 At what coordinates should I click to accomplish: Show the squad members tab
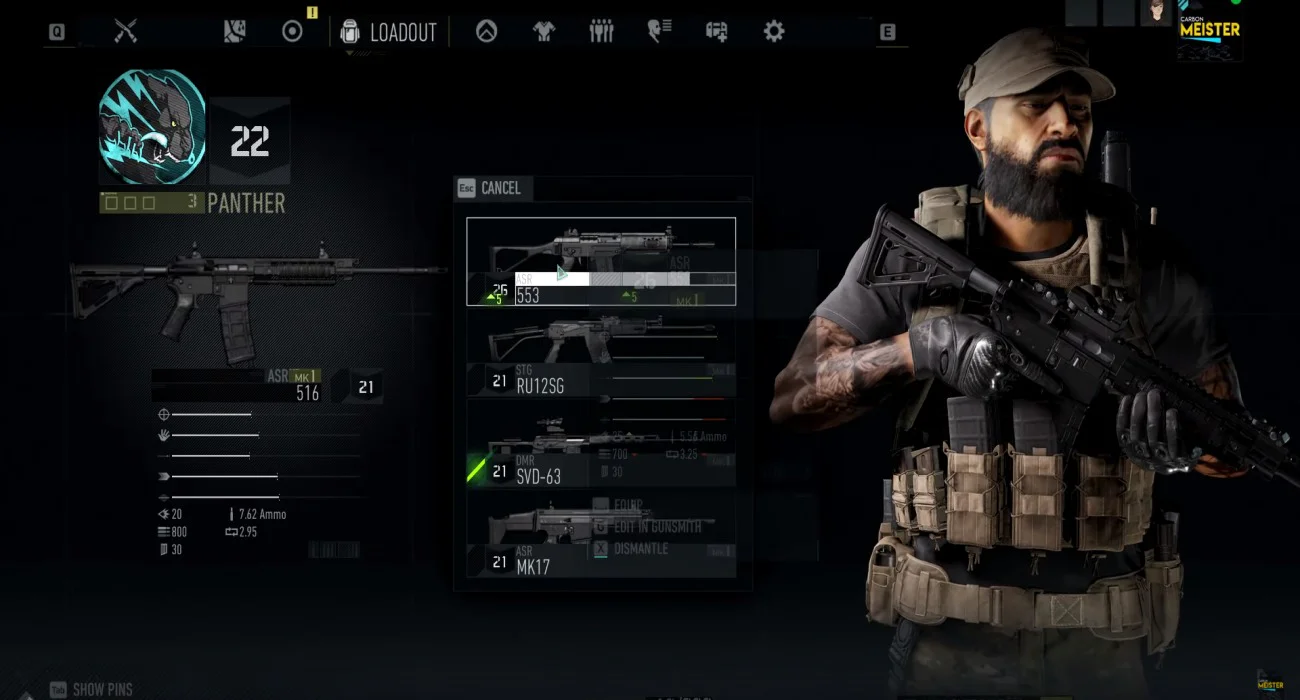tap(601, 32)
